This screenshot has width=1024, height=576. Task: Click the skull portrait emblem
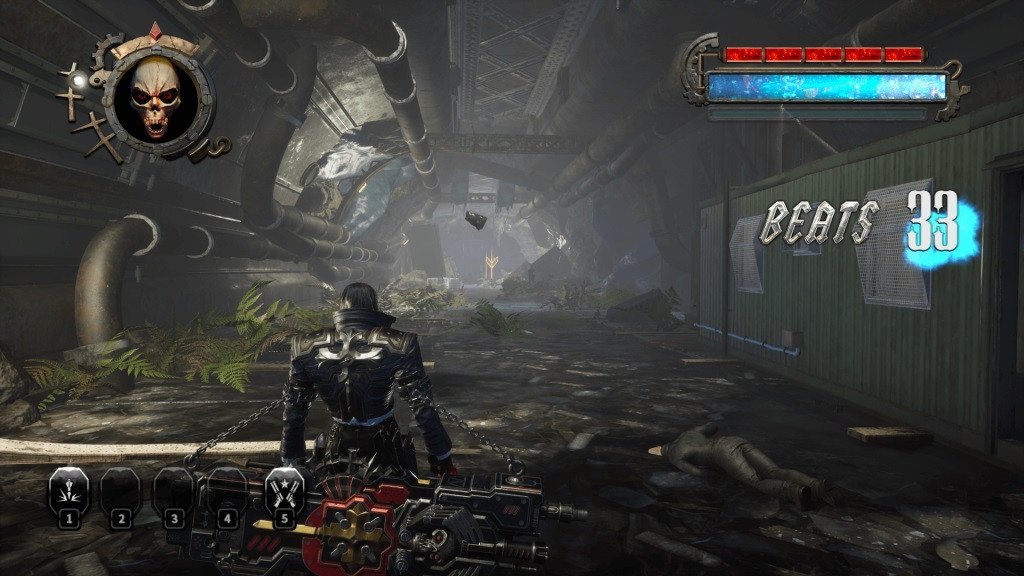click(154, 98)
